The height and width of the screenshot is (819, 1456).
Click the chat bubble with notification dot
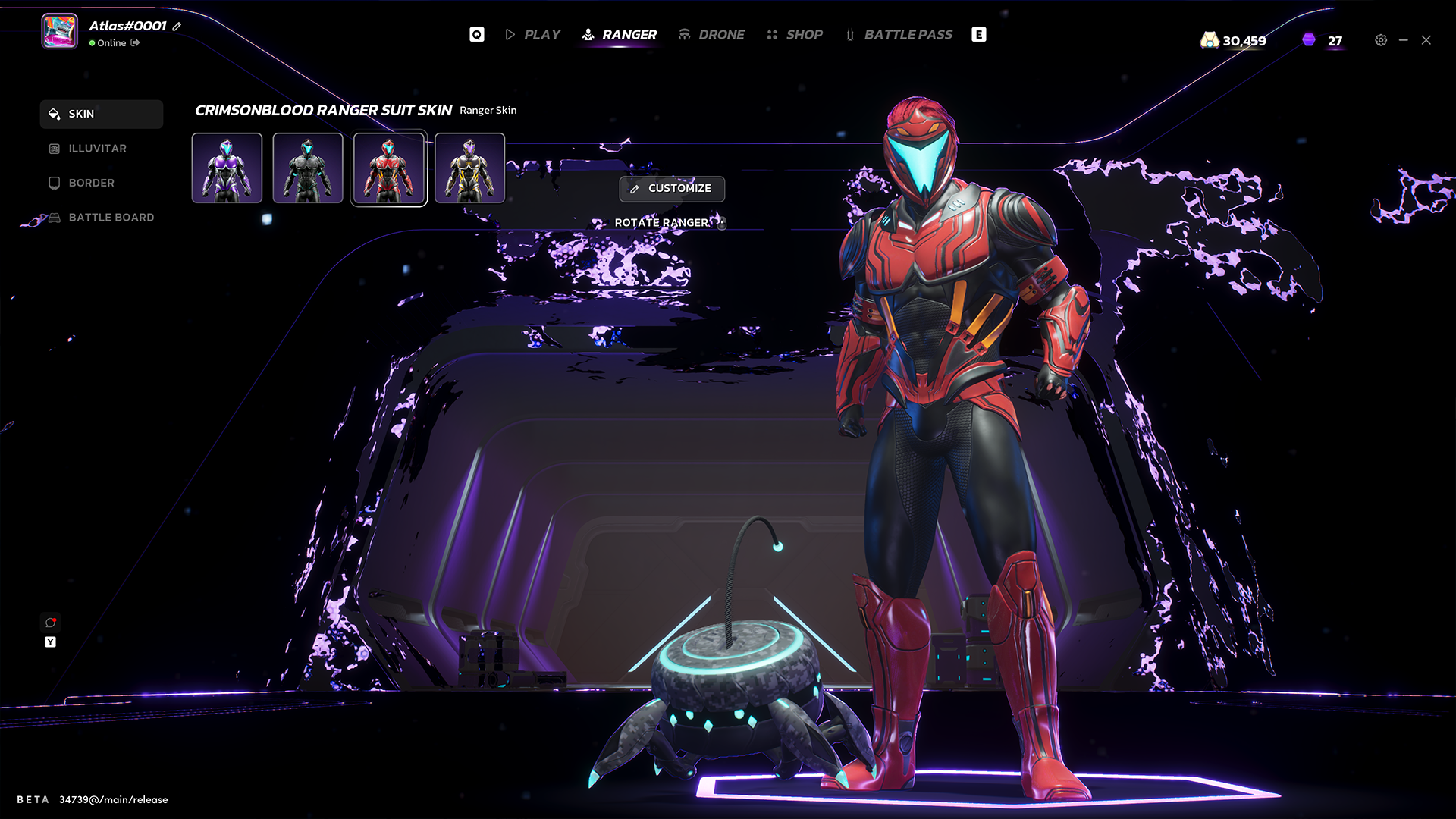[x=50, y=623]
